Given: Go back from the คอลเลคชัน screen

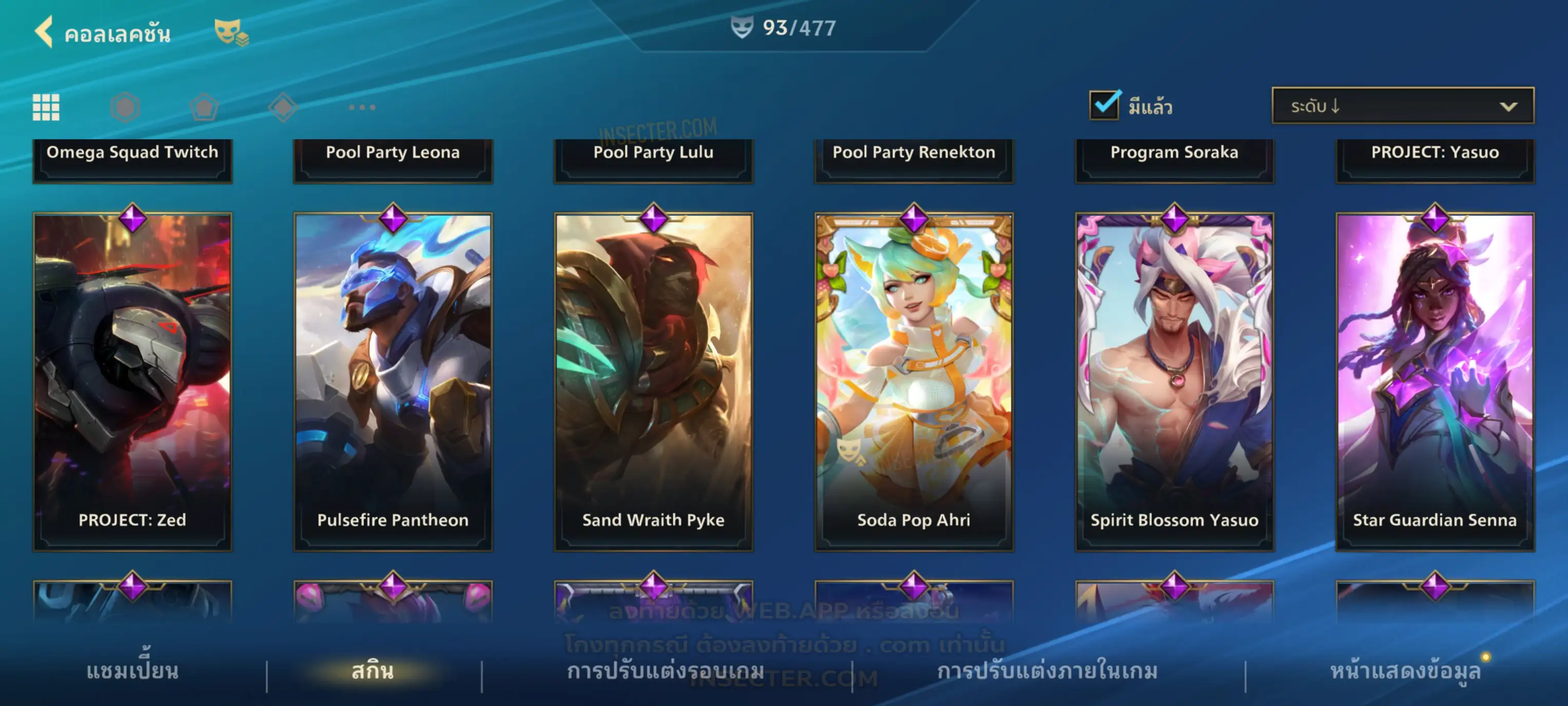Looking at the screenshot, I should point(44,32).
